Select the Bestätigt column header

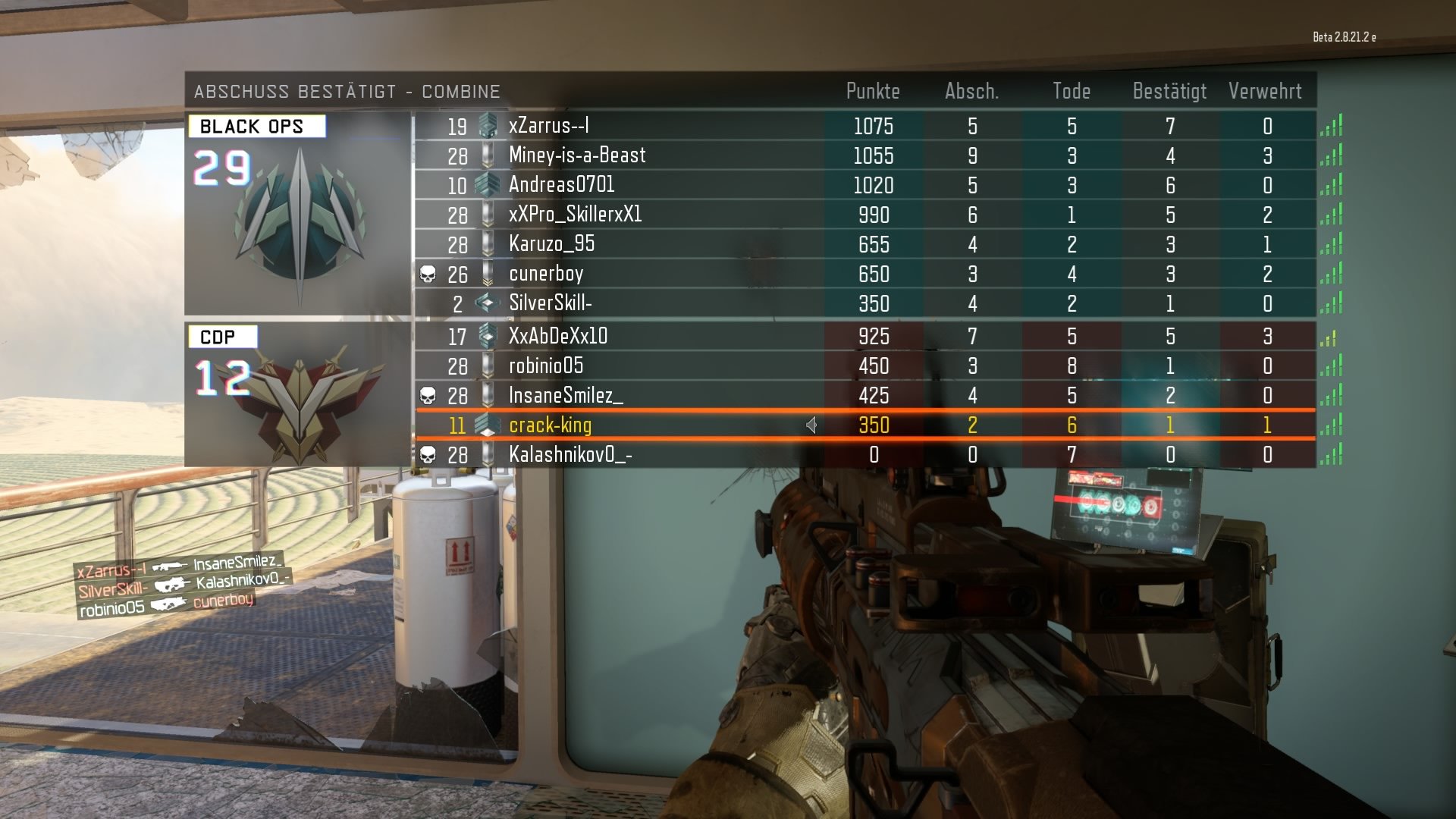pos(1169,91)
